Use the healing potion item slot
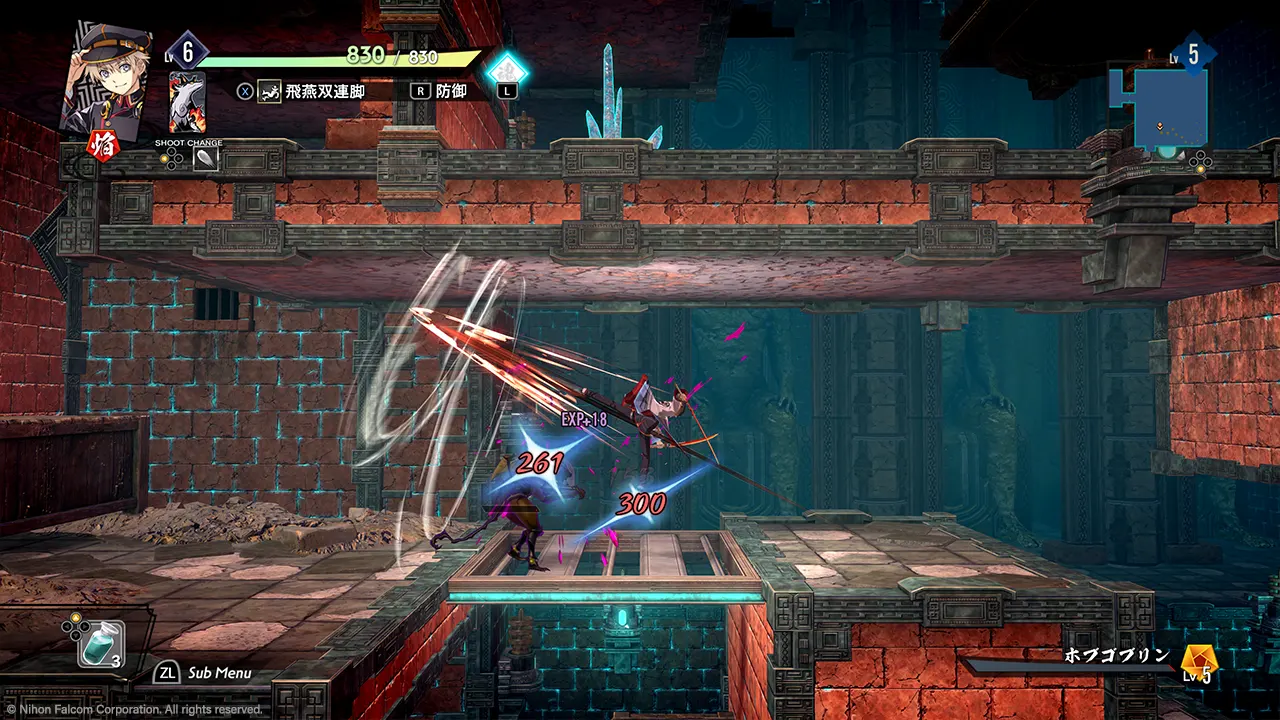Viewport: 1280px width, 720px height. point(102,643)
